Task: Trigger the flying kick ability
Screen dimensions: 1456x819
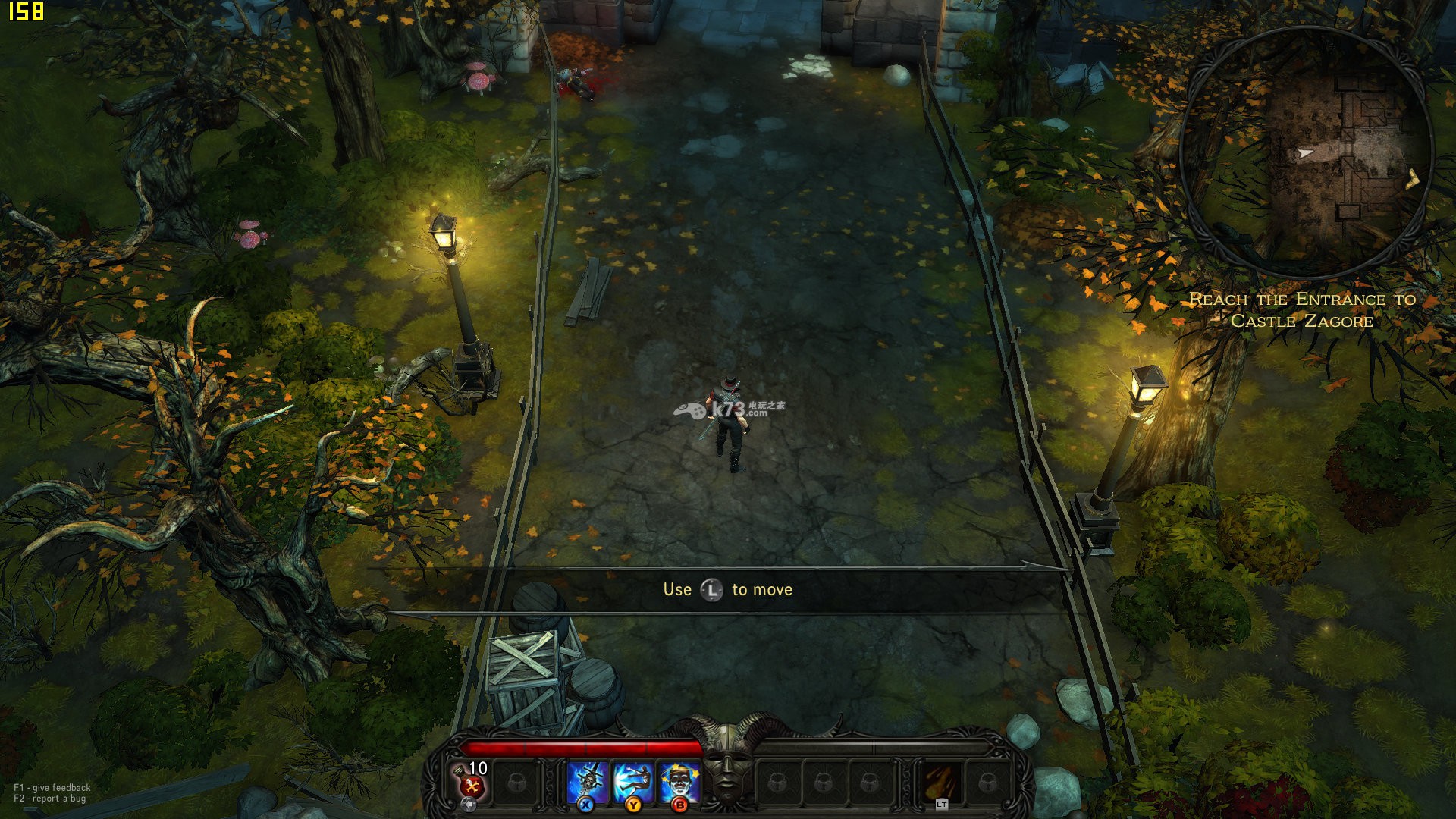Action: click(632, 781)
